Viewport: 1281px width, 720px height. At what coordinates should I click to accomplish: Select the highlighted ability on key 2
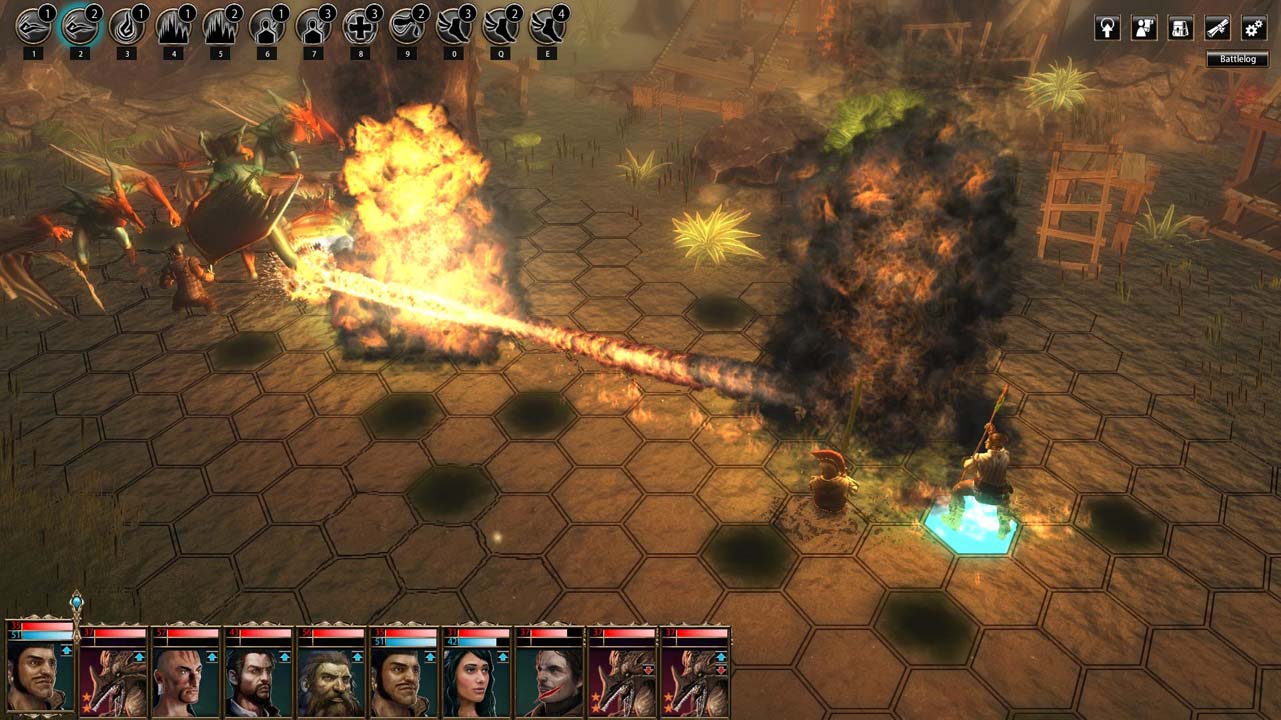[79, 27]
